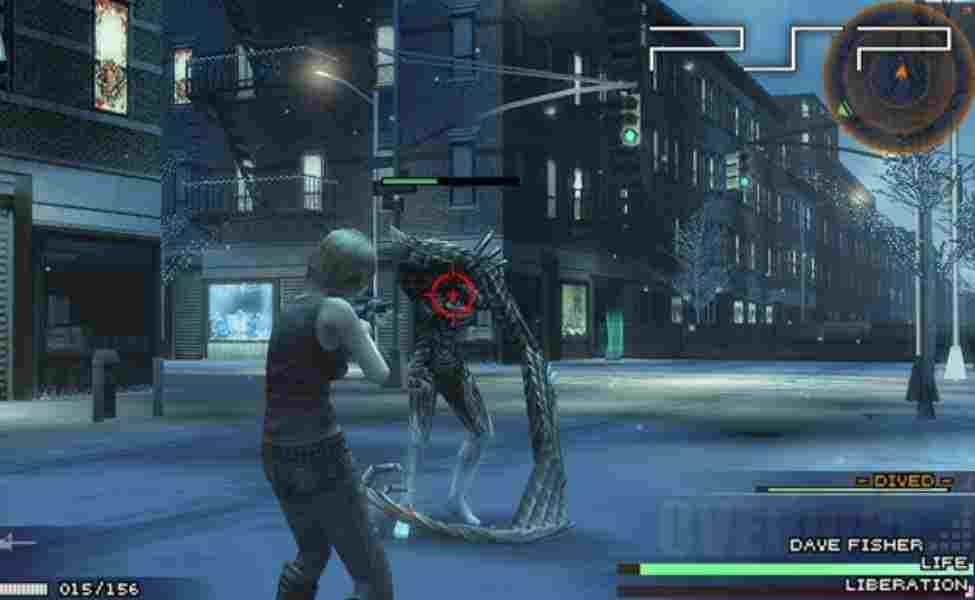Click the green ally marker on the radar
The width and height of the screenshot is (975, 600).
(846, 107)
